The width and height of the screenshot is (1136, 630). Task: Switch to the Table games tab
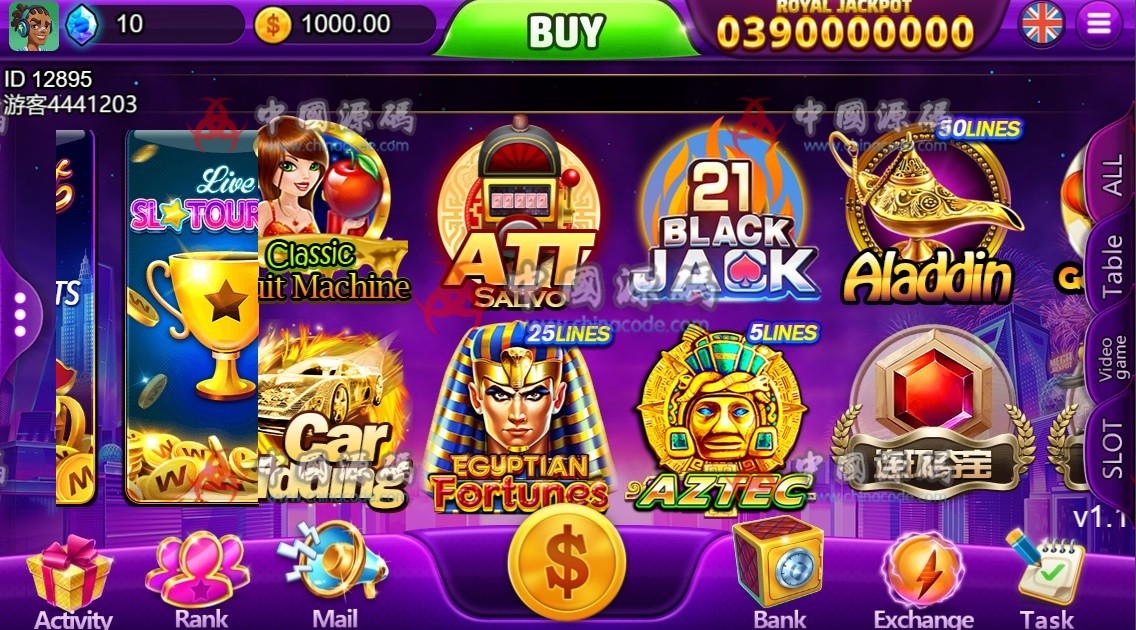point(1111,266)
